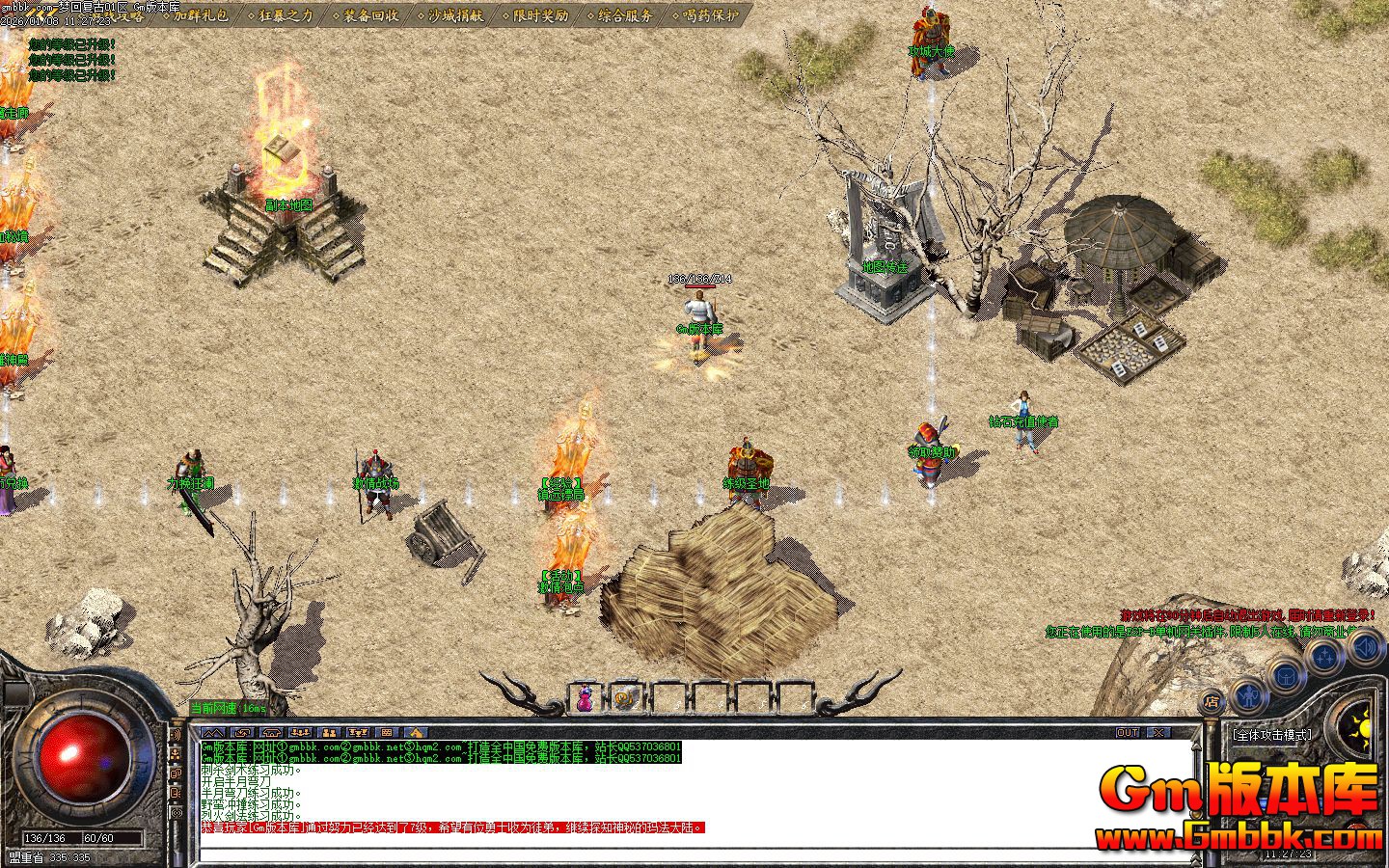Screen dimensions: 1389x868
Task: Click the OUT logout button
Action: (1128, 733)
